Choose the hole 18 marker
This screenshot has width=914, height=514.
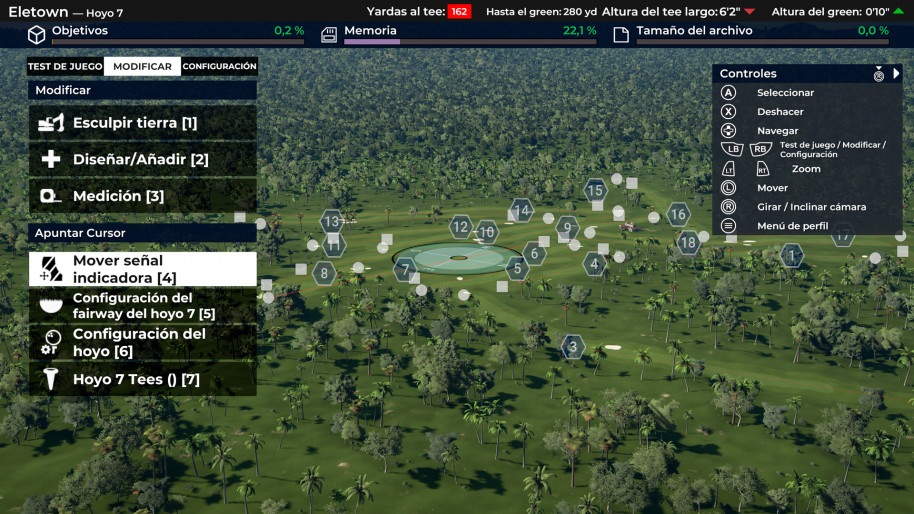(687, 242)
